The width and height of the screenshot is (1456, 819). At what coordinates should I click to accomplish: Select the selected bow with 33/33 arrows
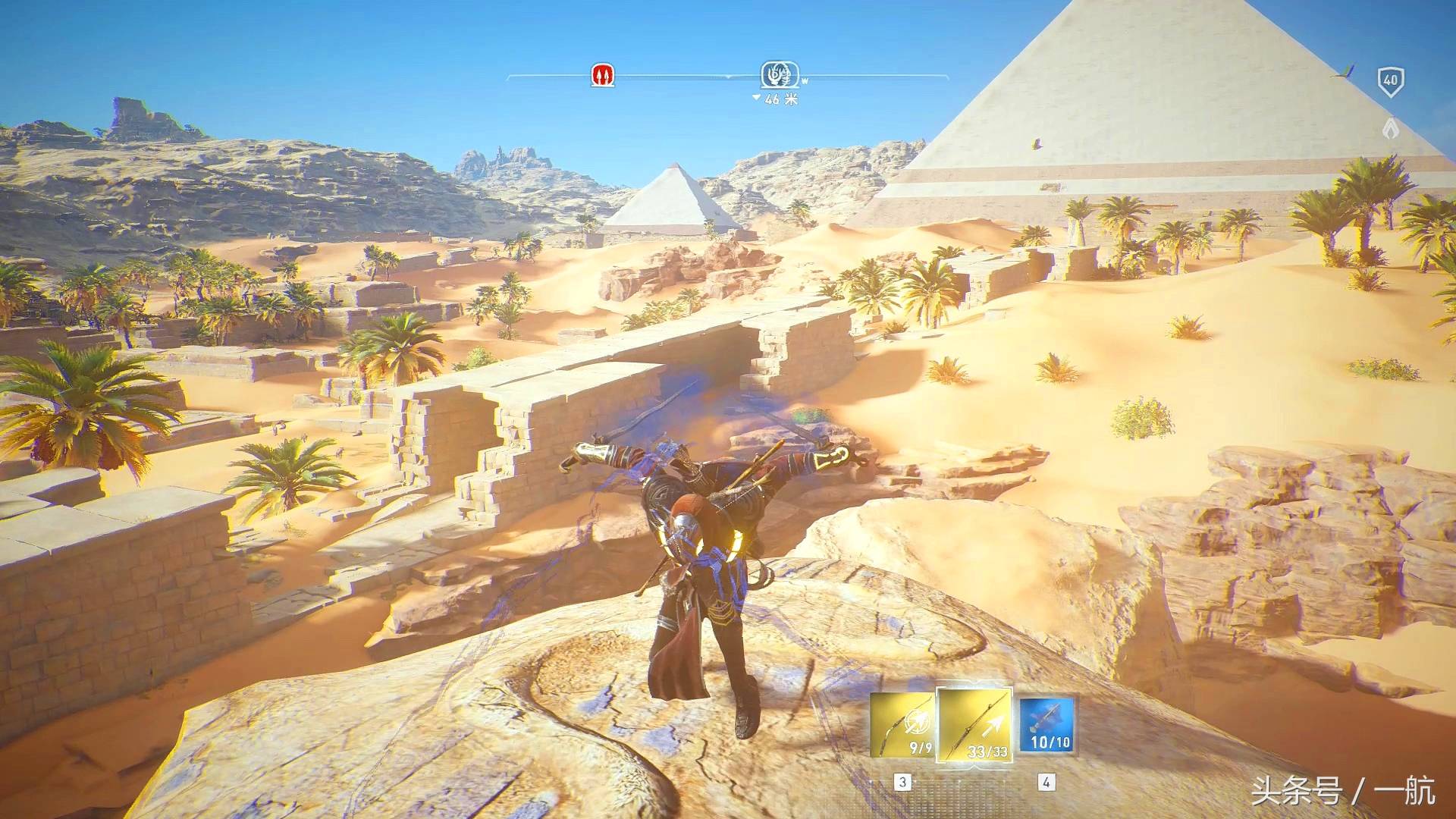pyautogui.click(x=975, y=726)
